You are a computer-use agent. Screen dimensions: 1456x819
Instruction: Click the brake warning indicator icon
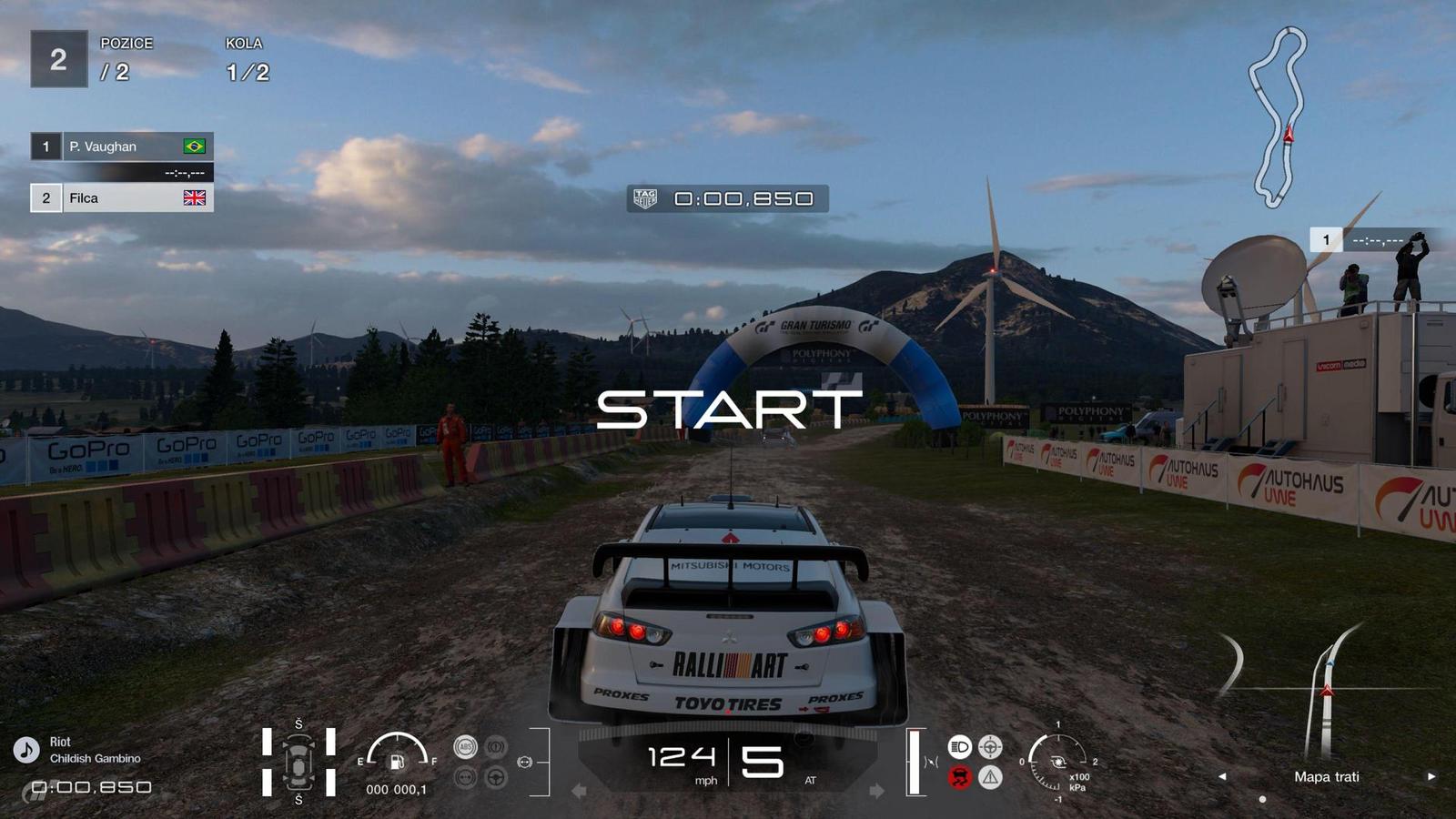click(496, 747)
